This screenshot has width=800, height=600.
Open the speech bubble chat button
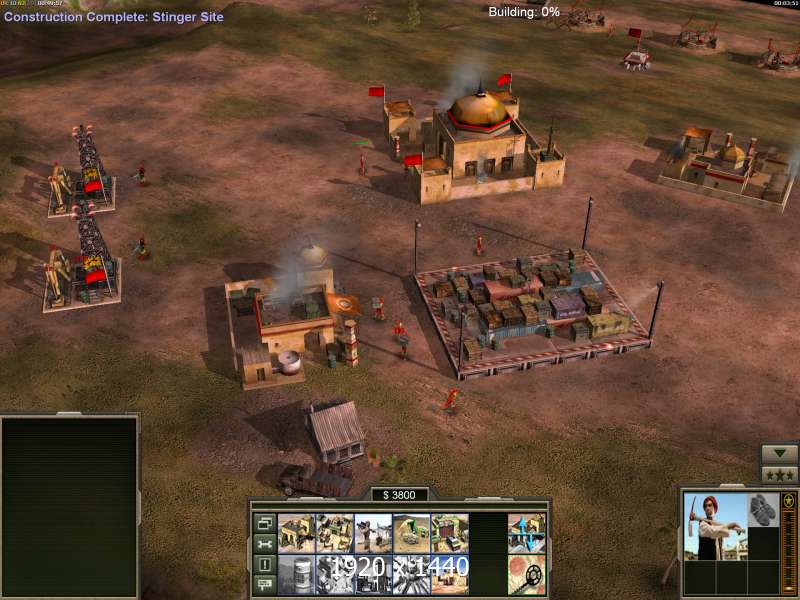265,585
